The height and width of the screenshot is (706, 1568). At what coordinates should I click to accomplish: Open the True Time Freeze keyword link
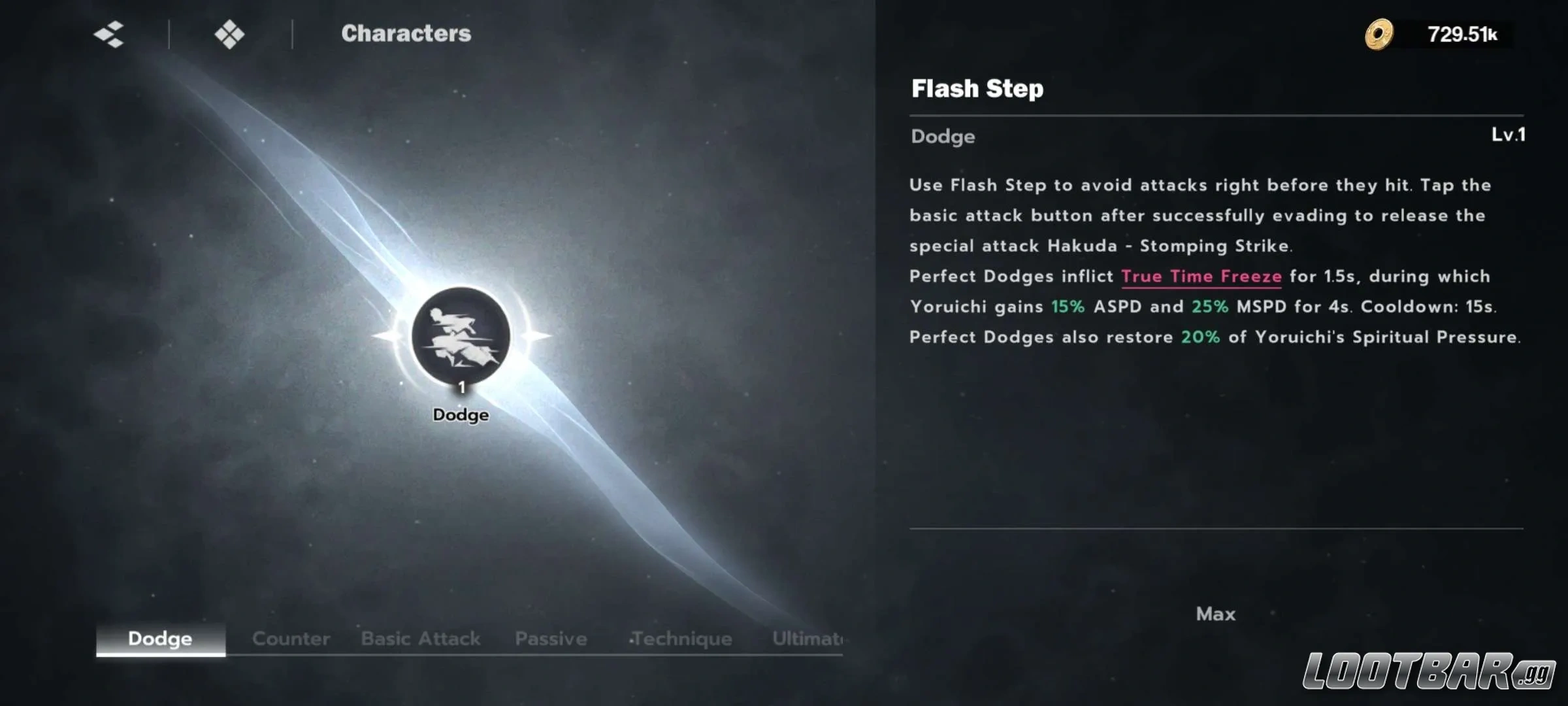(1201, 277)
